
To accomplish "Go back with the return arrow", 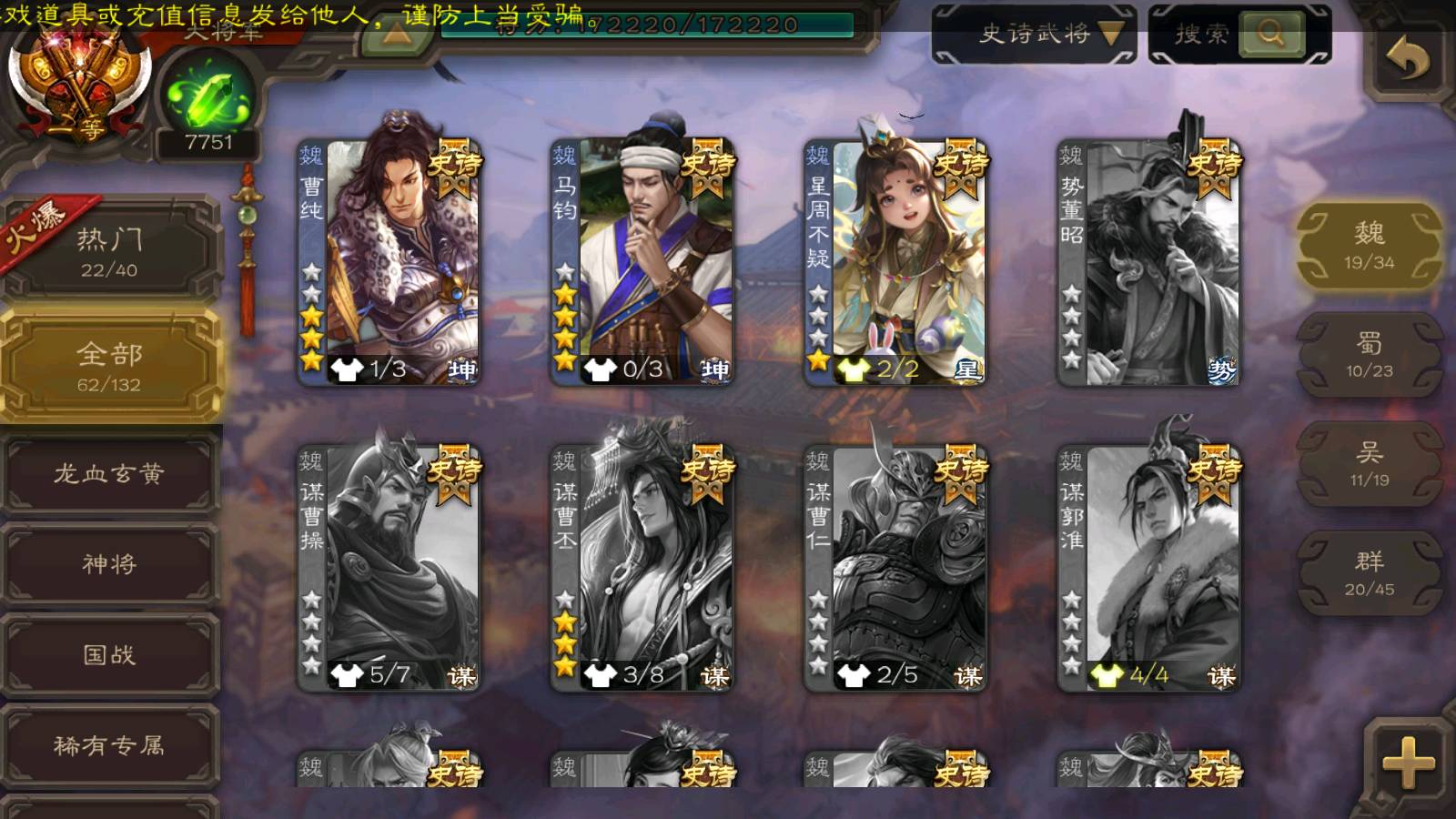I will pos(1407,60).
